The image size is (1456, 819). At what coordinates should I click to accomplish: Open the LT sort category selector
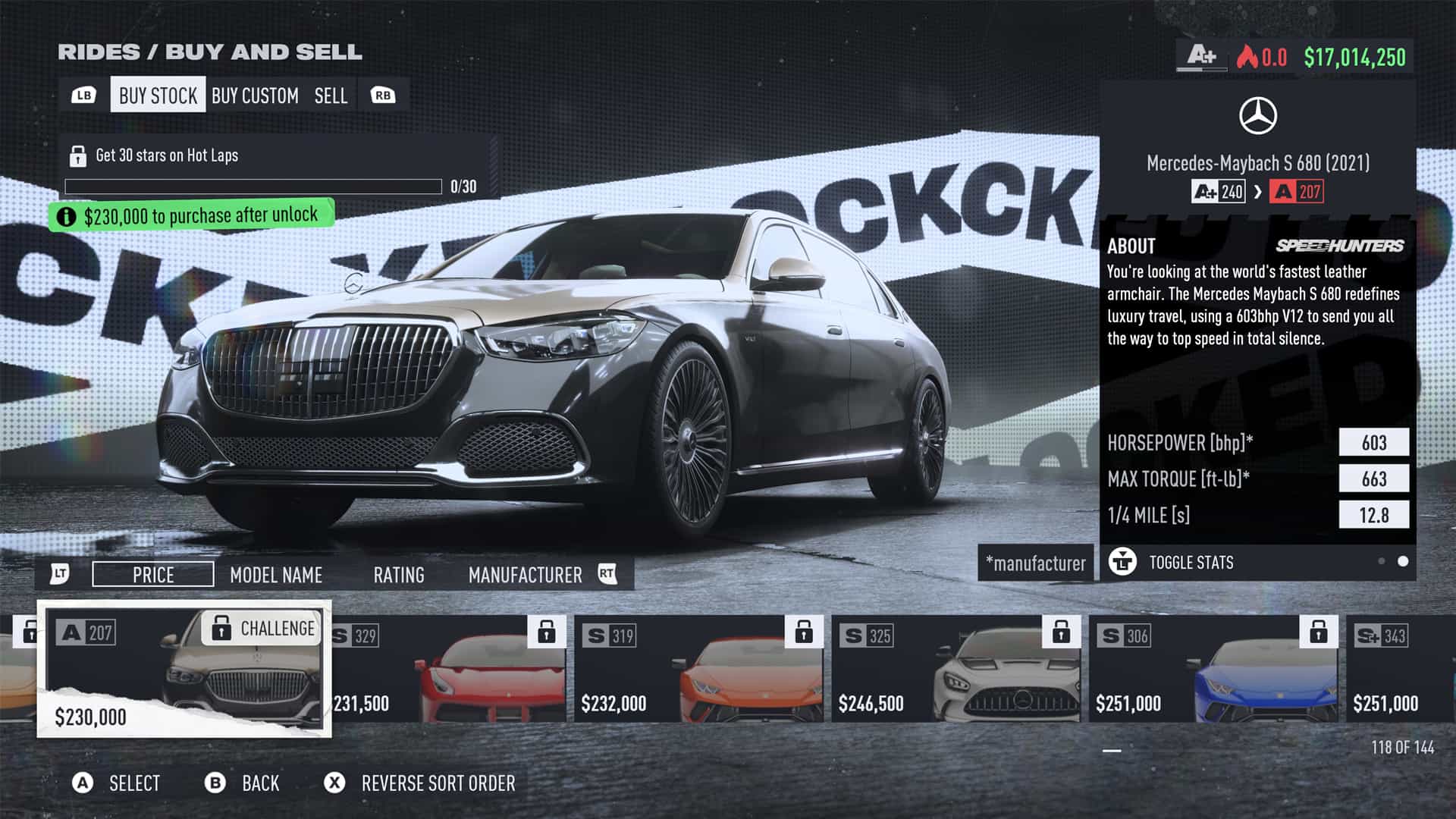click(x=60, y=574)
